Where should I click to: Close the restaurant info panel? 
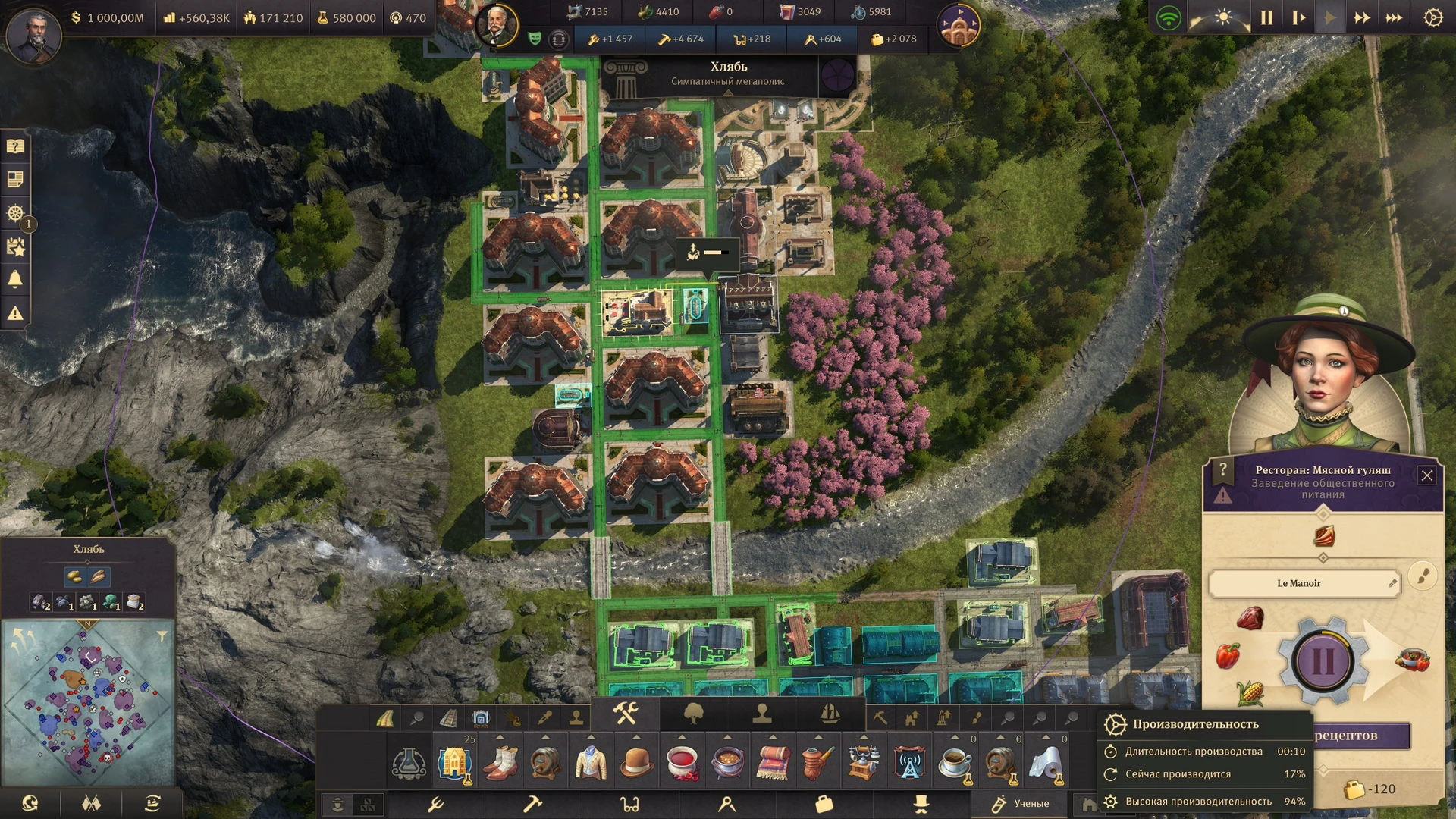click(x=1426, y=475)
